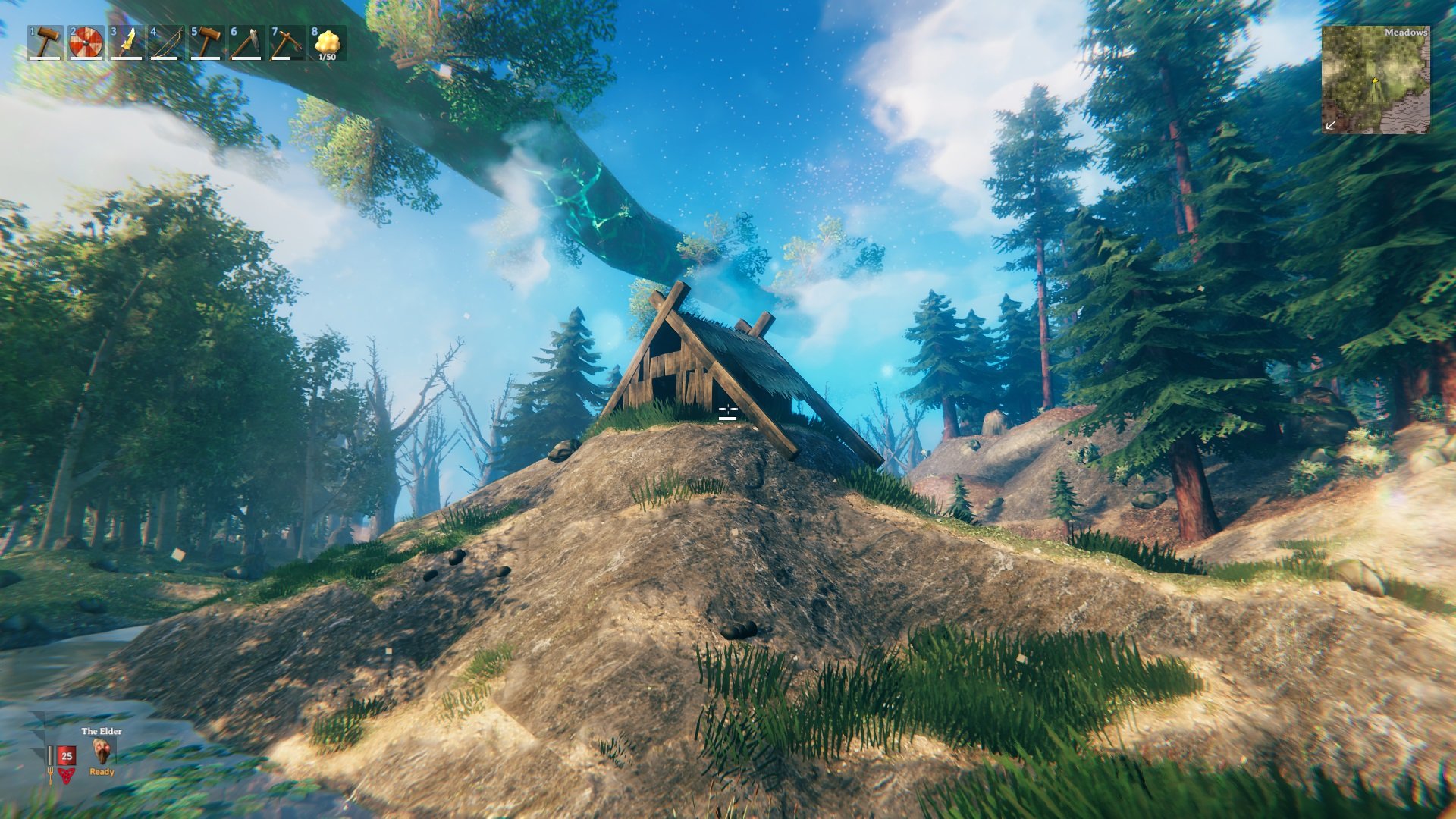Equip the pickaxe in slot 7
The height and width of the screenshot is (819, 1456).
287,43
